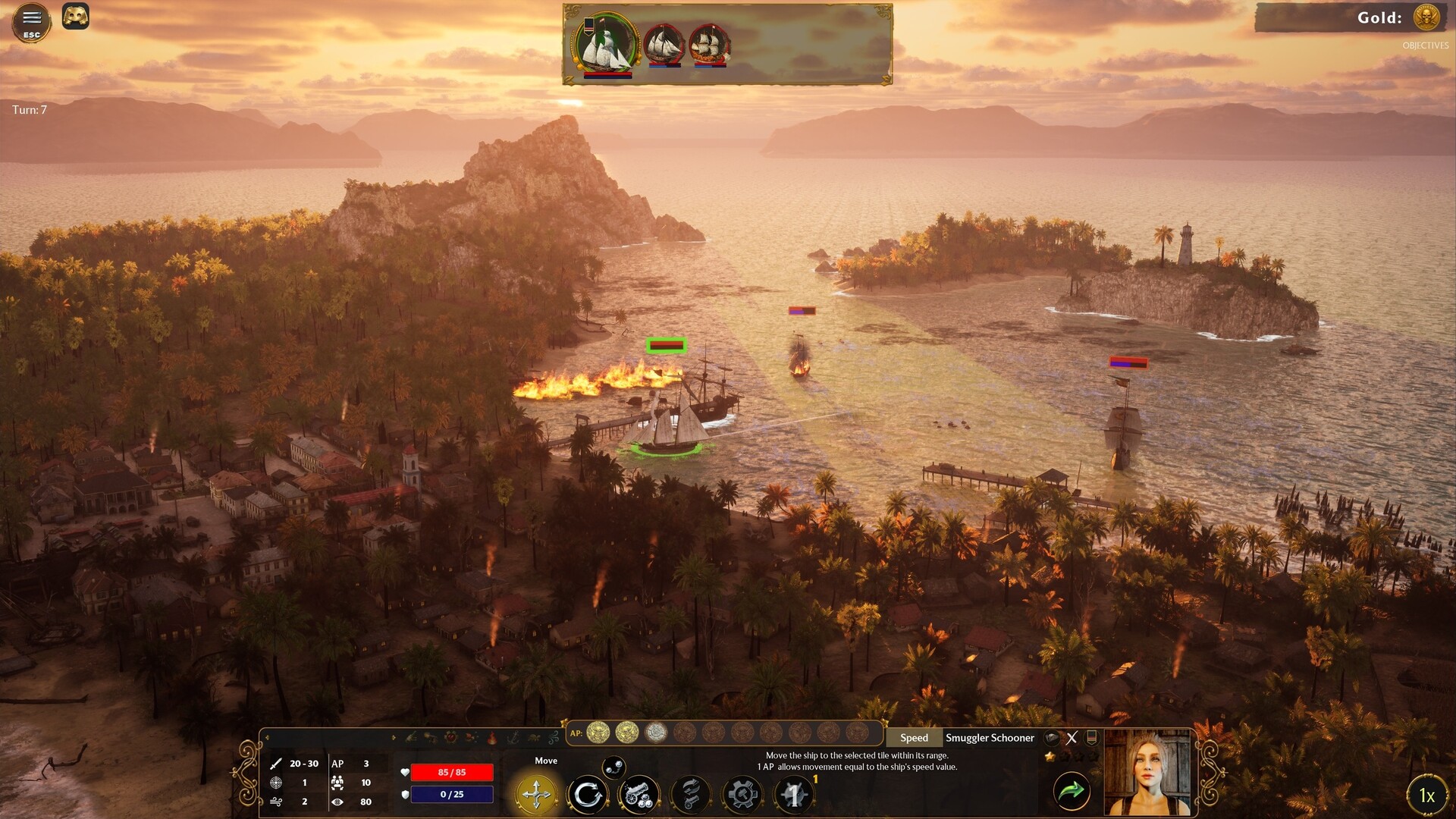Toggle the 1x game speed button

coord(1426,795)
